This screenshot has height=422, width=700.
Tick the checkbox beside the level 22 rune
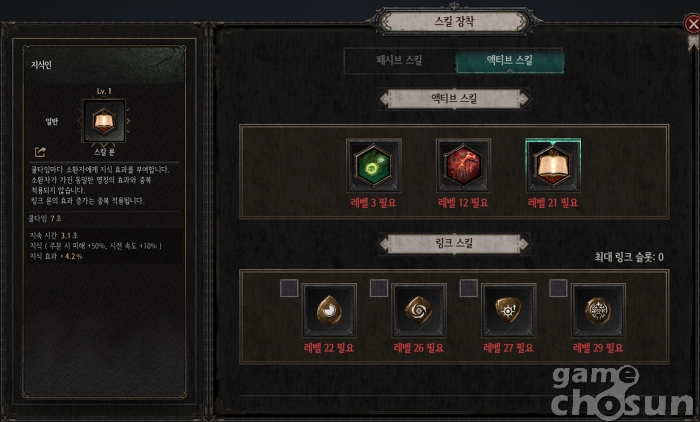(x=289, y=288)
